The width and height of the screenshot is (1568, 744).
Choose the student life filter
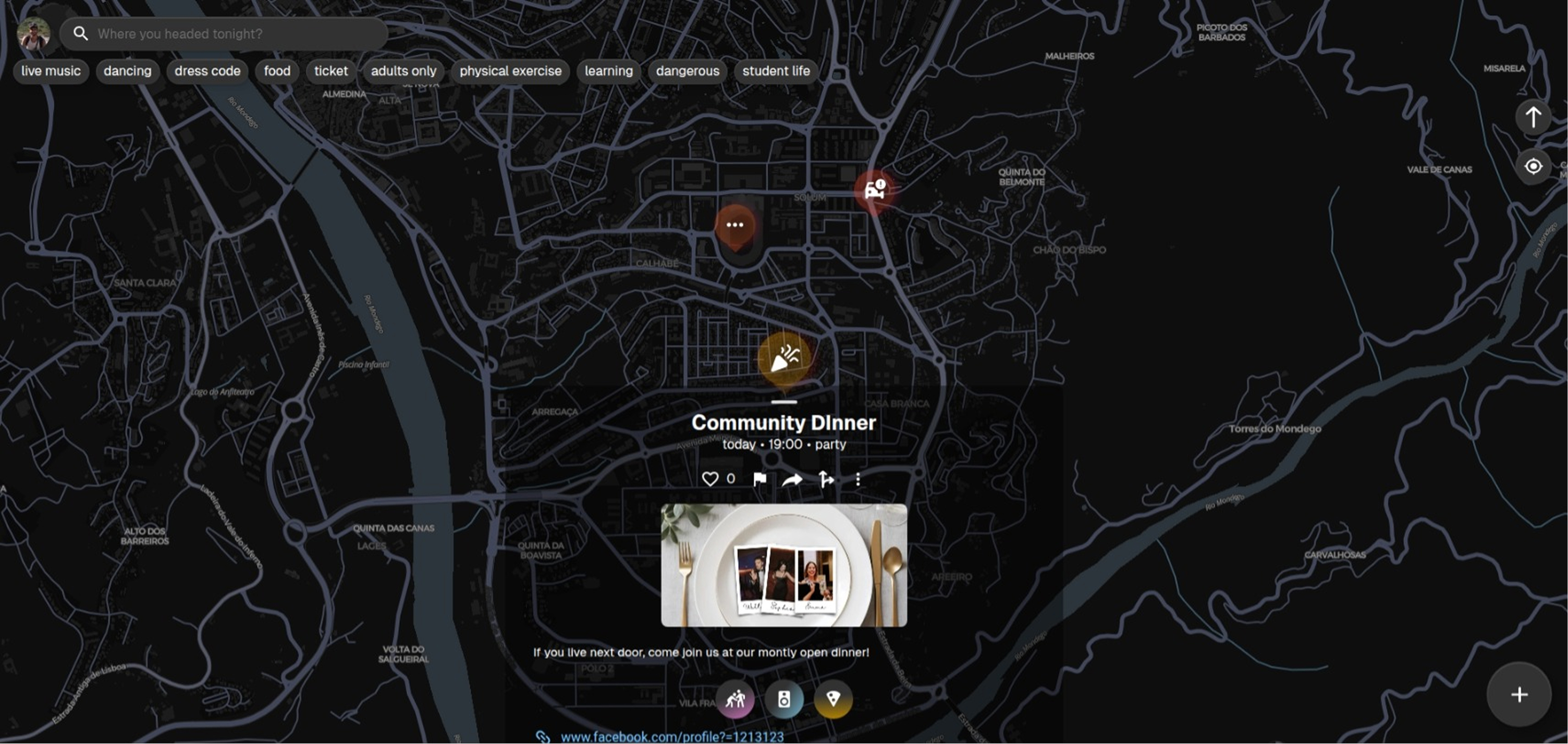[776, 71]
